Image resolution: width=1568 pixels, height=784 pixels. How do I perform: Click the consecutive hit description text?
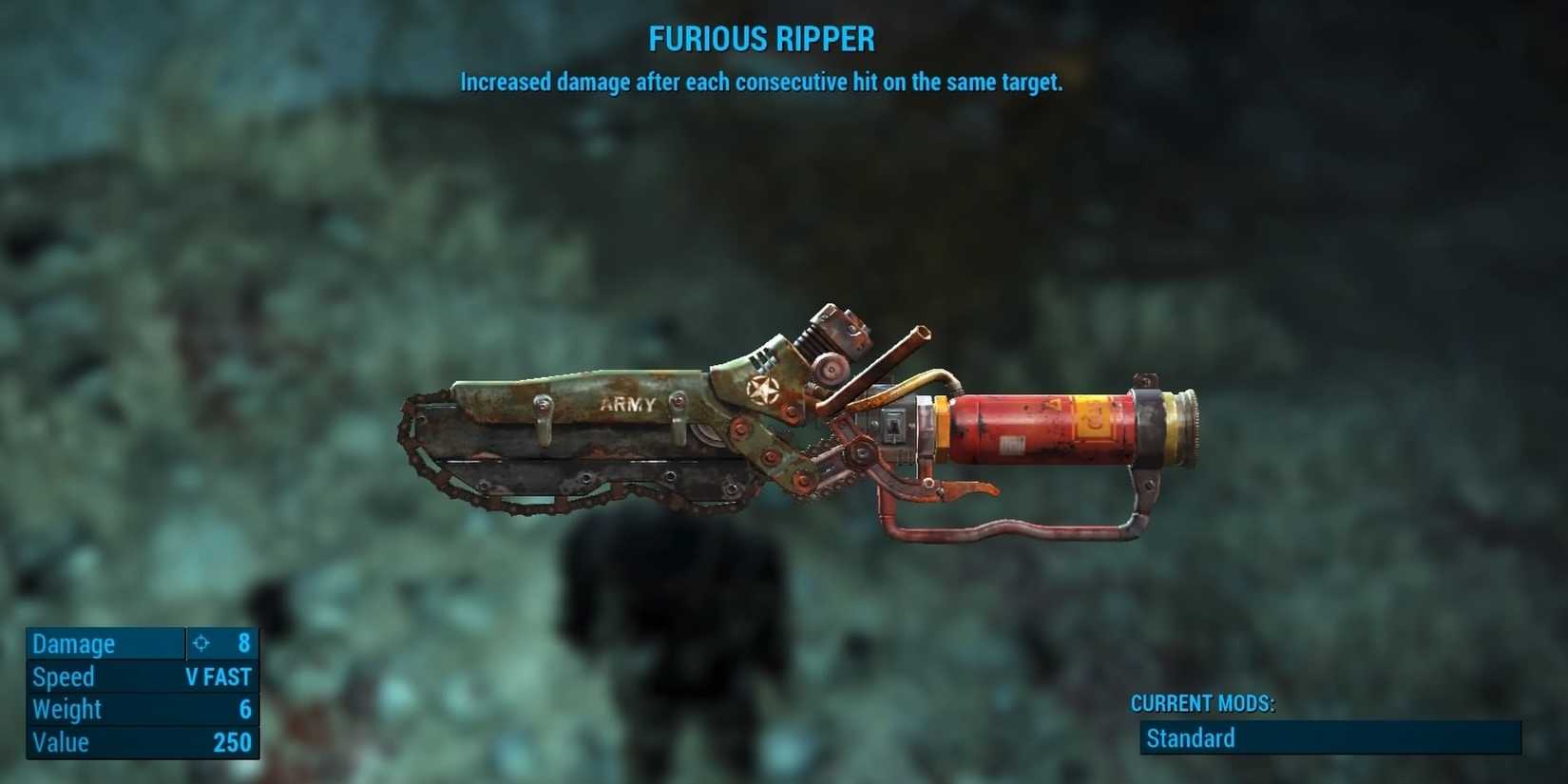(x=762, y=83)
